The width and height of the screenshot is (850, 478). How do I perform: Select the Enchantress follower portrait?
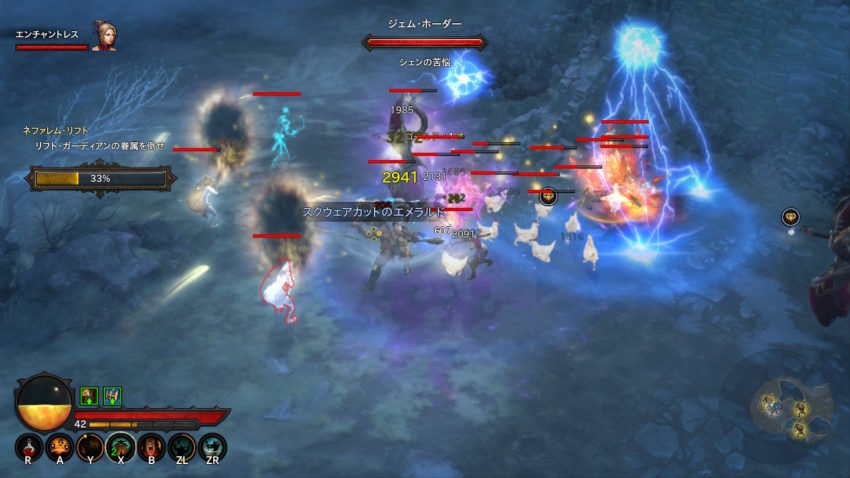point(104,37)
